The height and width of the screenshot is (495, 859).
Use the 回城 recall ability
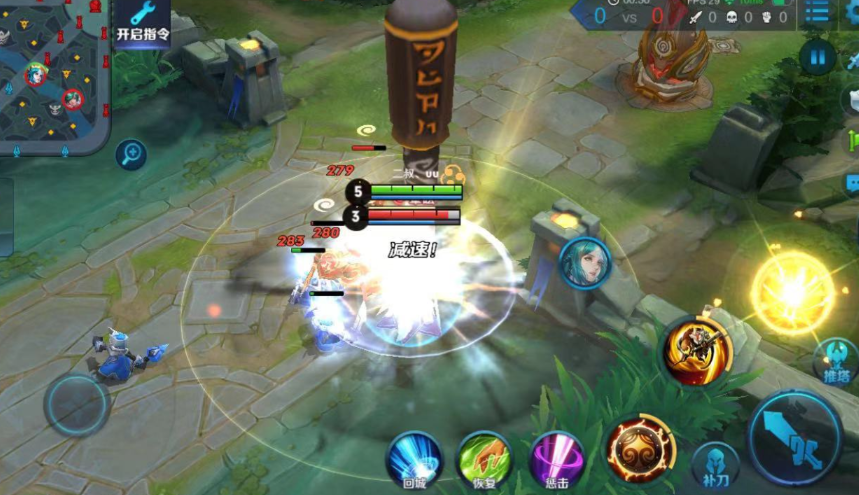coord(414,460)
